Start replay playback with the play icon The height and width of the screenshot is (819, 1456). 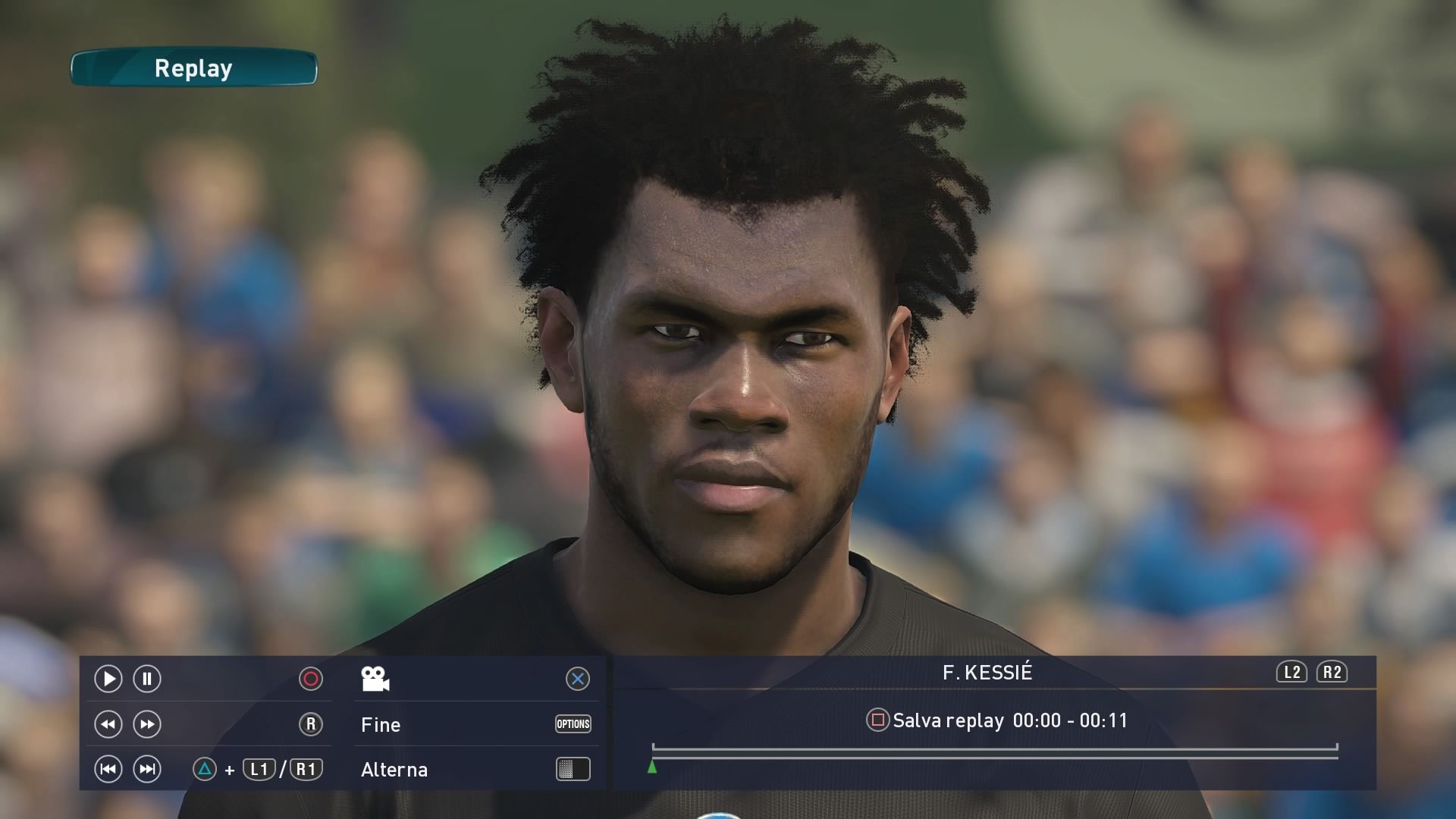pos(108,679)
